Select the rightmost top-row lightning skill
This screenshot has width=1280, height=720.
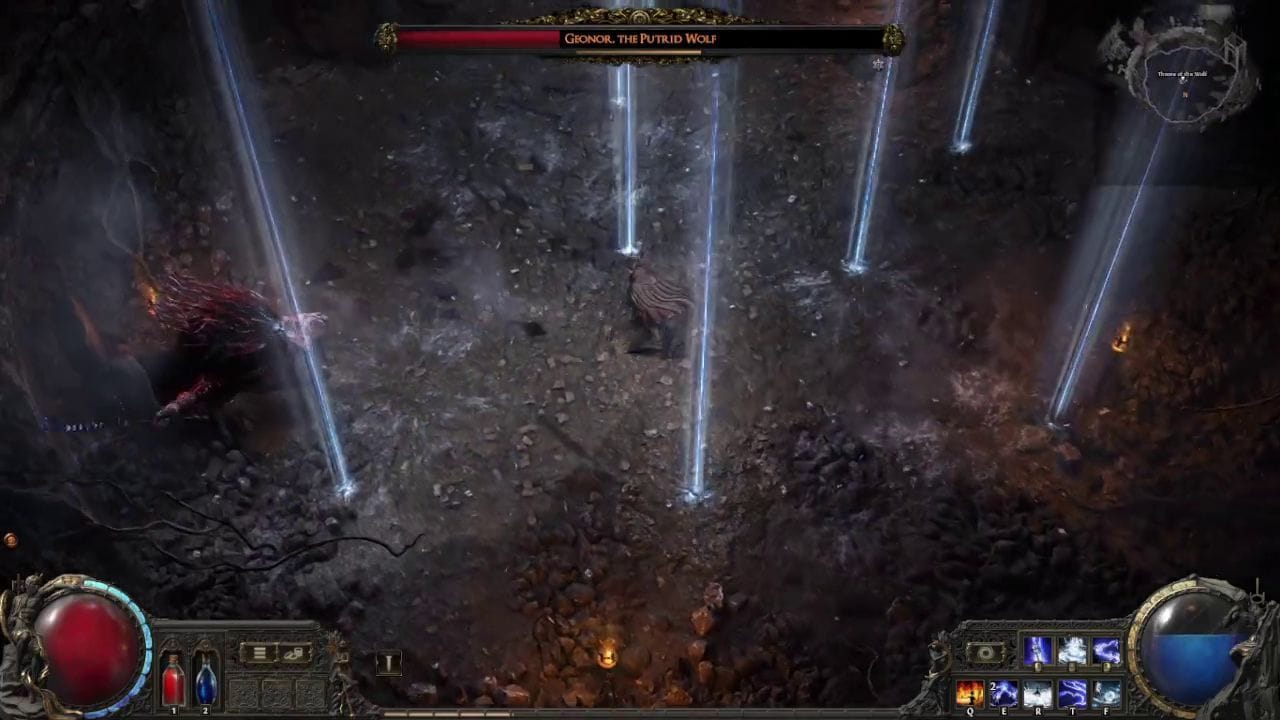point(1106,649)
